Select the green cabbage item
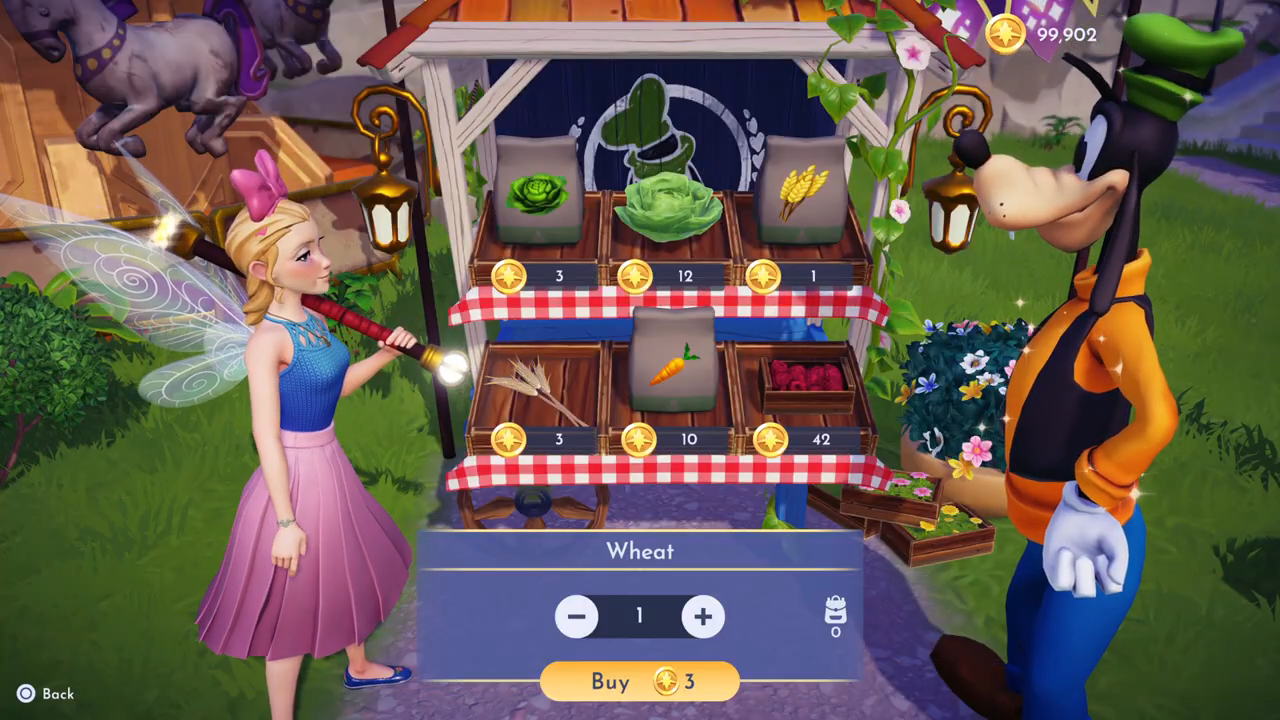 667,208
